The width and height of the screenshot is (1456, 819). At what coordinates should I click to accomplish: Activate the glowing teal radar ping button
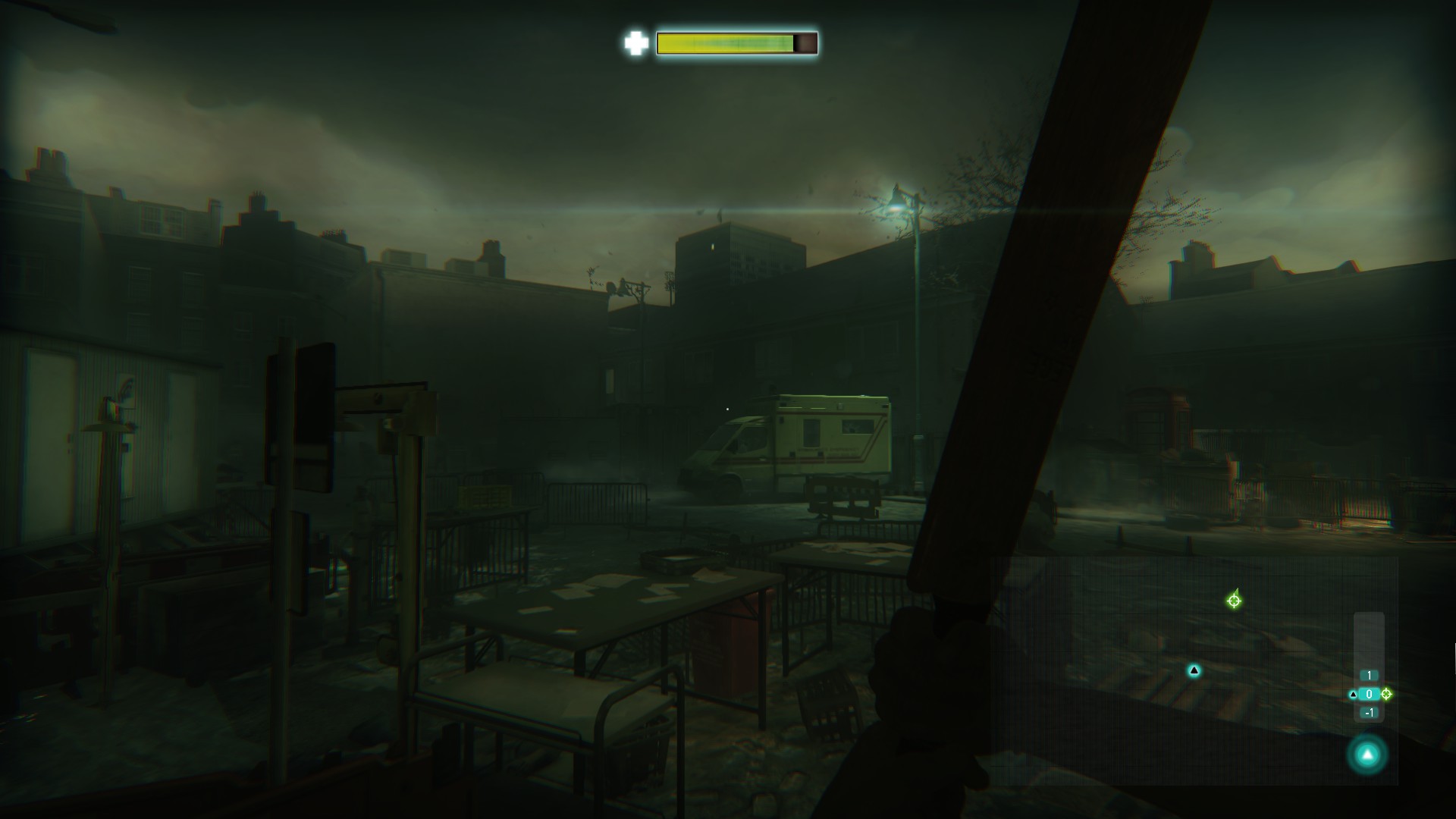pos(1367,755)
